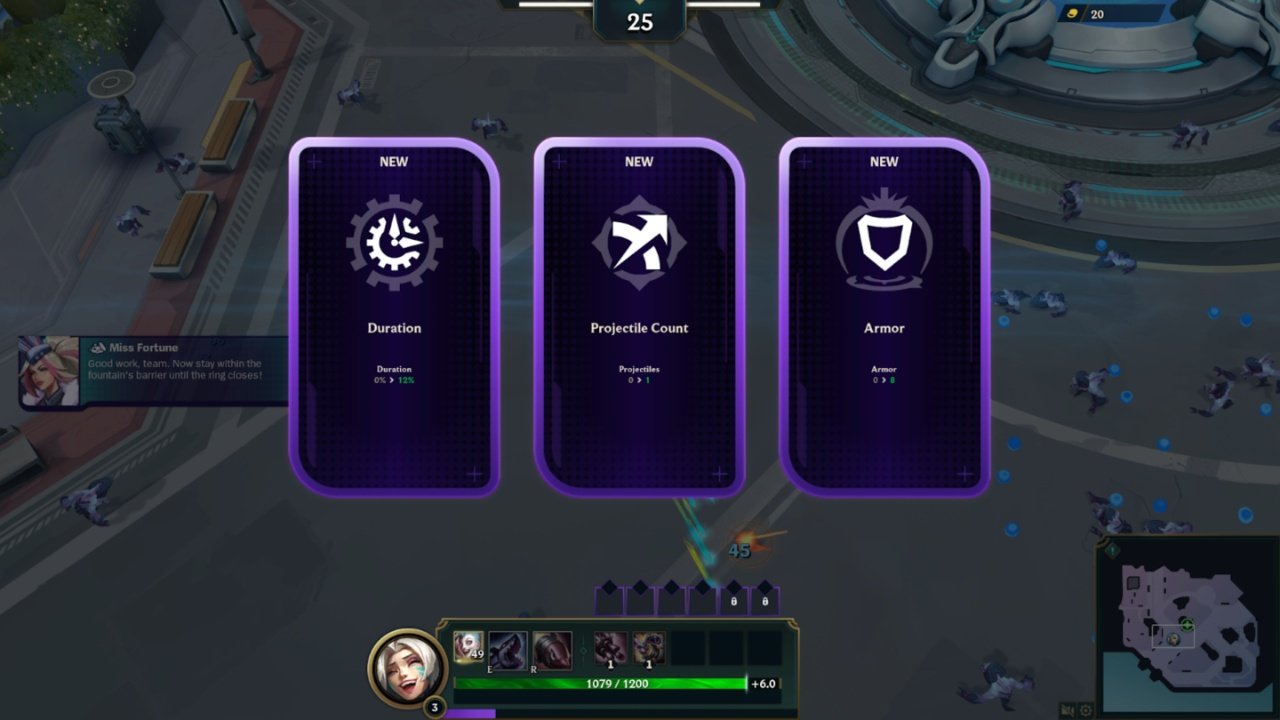
Task: Open the wave counter banner showing 25
Action: [638, 20]
